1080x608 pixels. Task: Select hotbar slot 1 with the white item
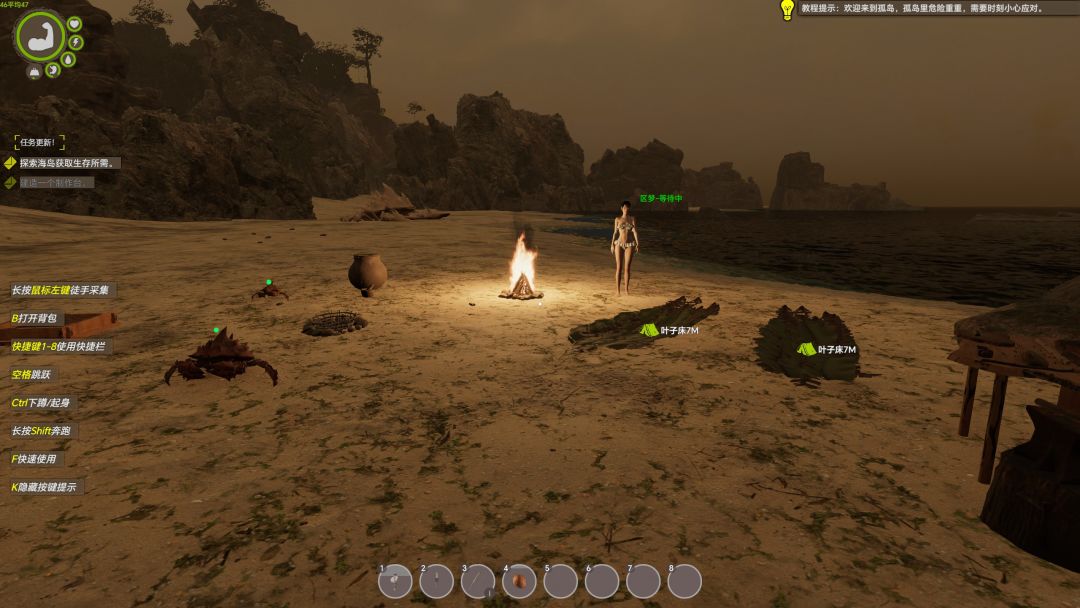[395, 581]
